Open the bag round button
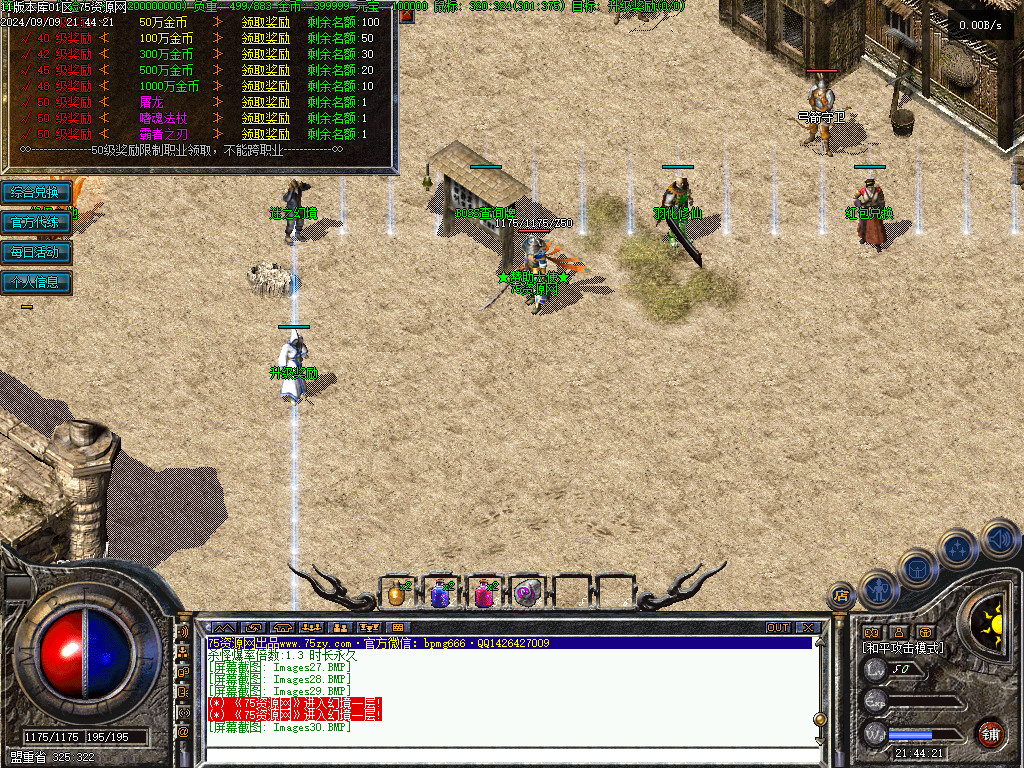This screenshot has height=768, width=1024. (917, 567)
